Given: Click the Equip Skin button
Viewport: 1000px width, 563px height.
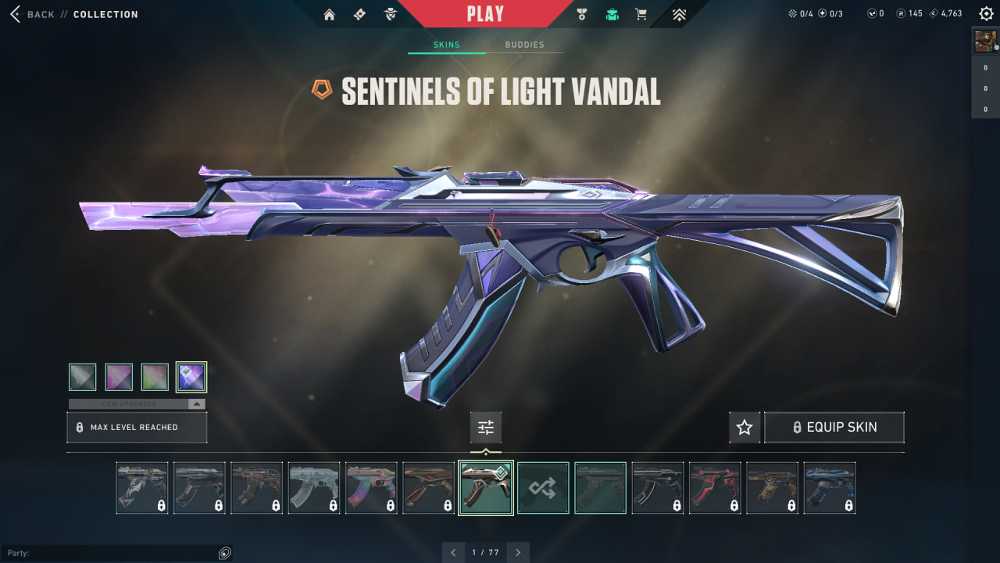Looking at the screenshot, I should (x=834, y=427).
